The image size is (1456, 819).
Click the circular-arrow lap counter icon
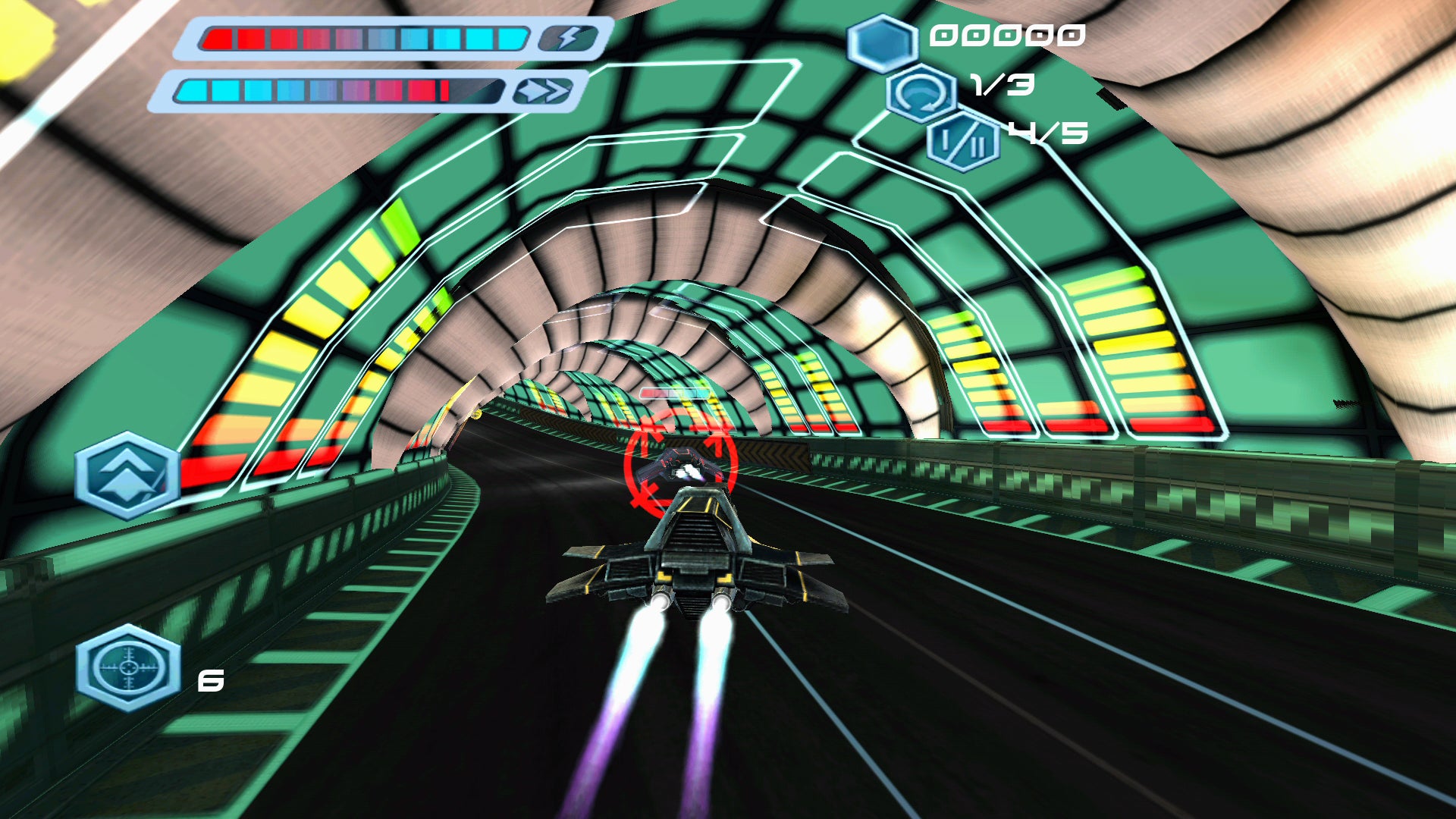(x=921, y=95)
